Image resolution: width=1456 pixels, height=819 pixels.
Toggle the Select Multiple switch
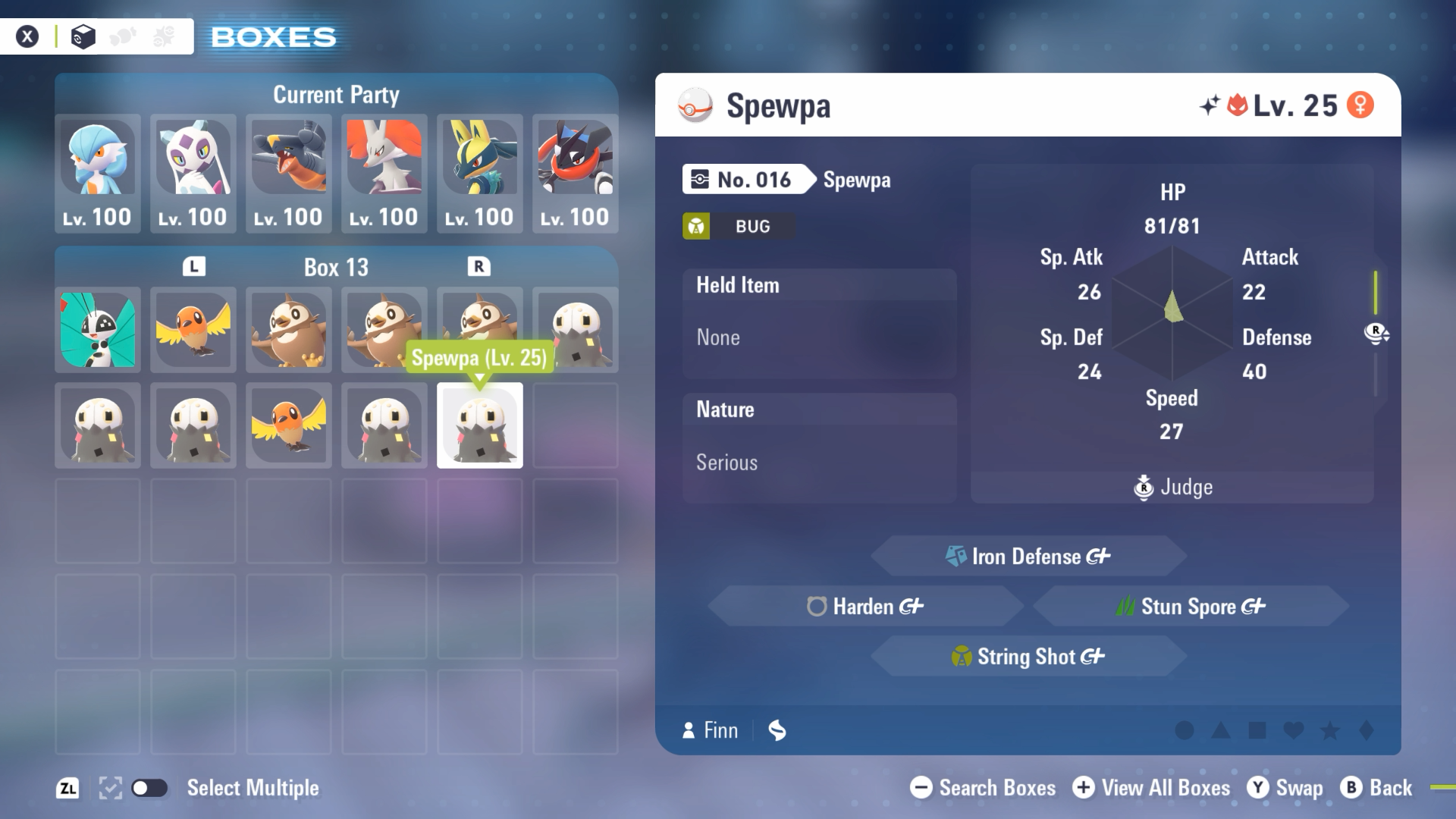pyautogui.click(x=149, y=788)
